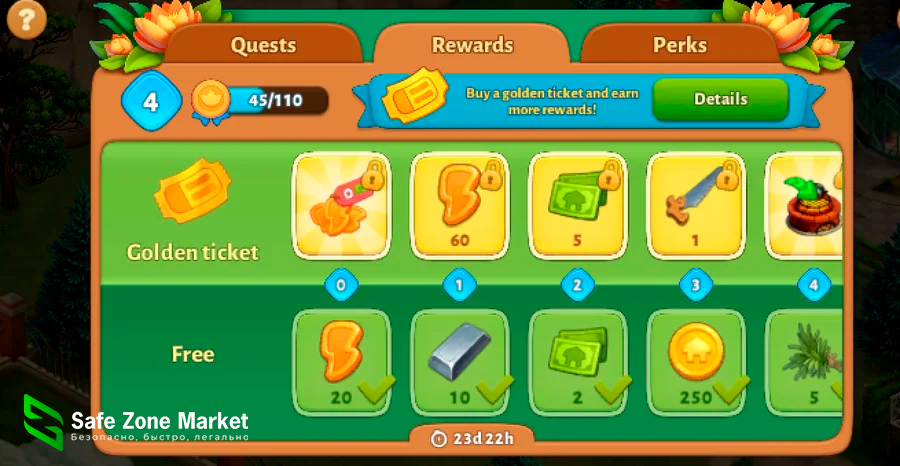Select the locked 60 energy golden reward
The width and height of the screenshot is (900, 466).
click(x=459, y=205)
